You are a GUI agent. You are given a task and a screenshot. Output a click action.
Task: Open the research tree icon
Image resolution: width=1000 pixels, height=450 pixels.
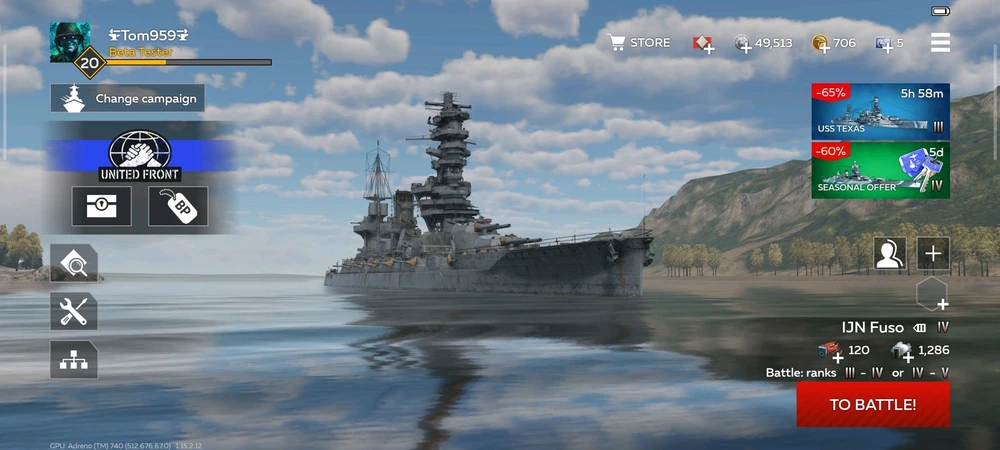click(x=74, y=360)
